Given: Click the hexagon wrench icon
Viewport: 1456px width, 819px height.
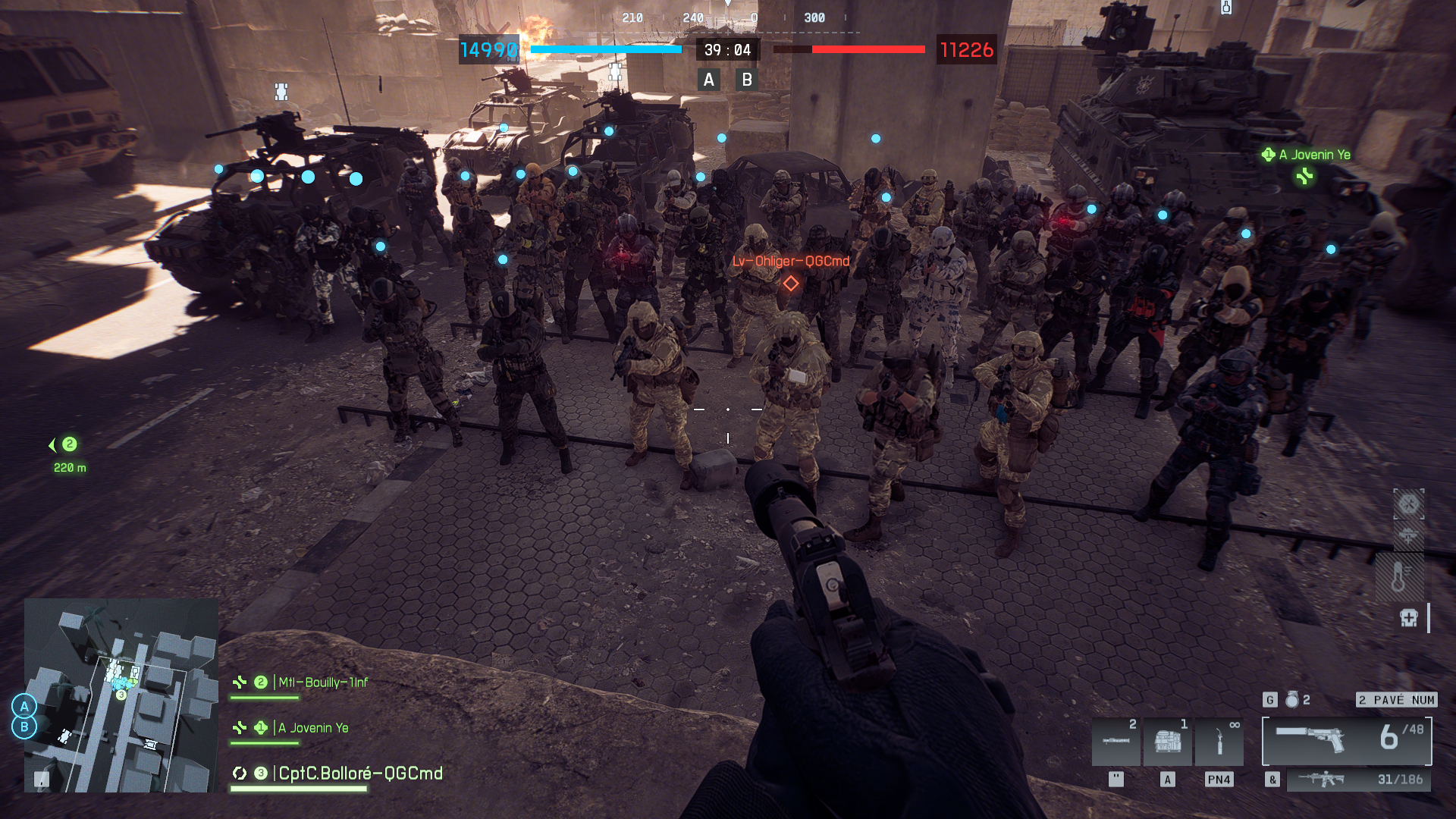Looking at the screenshot, I should [1408, 504].
